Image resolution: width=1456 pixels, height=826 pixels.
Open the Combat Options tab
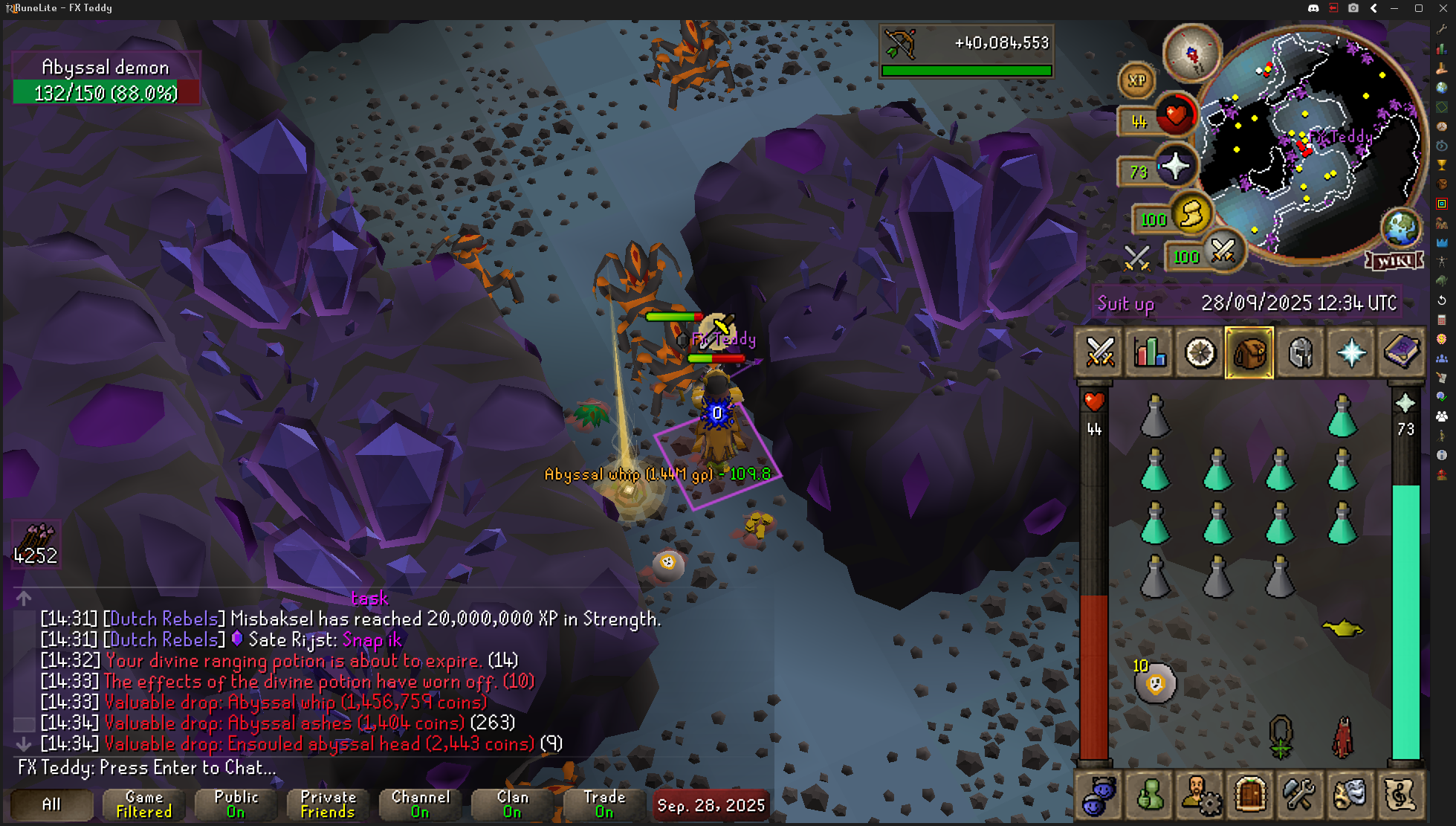[1100, 352]
